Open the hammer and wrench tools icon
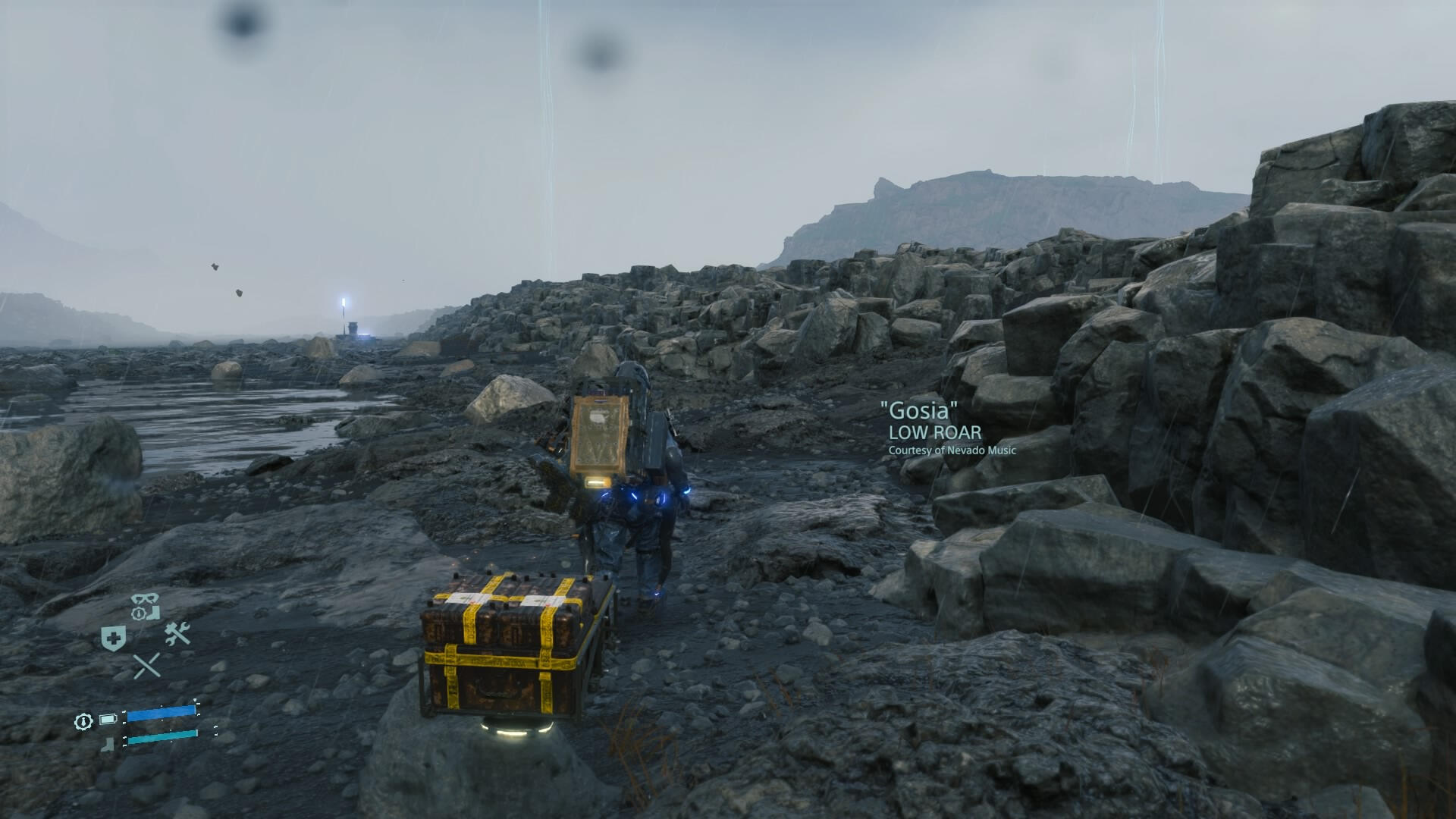This screenshot has width=1456, height=819. pyautogui.click(x=177, y=633)
